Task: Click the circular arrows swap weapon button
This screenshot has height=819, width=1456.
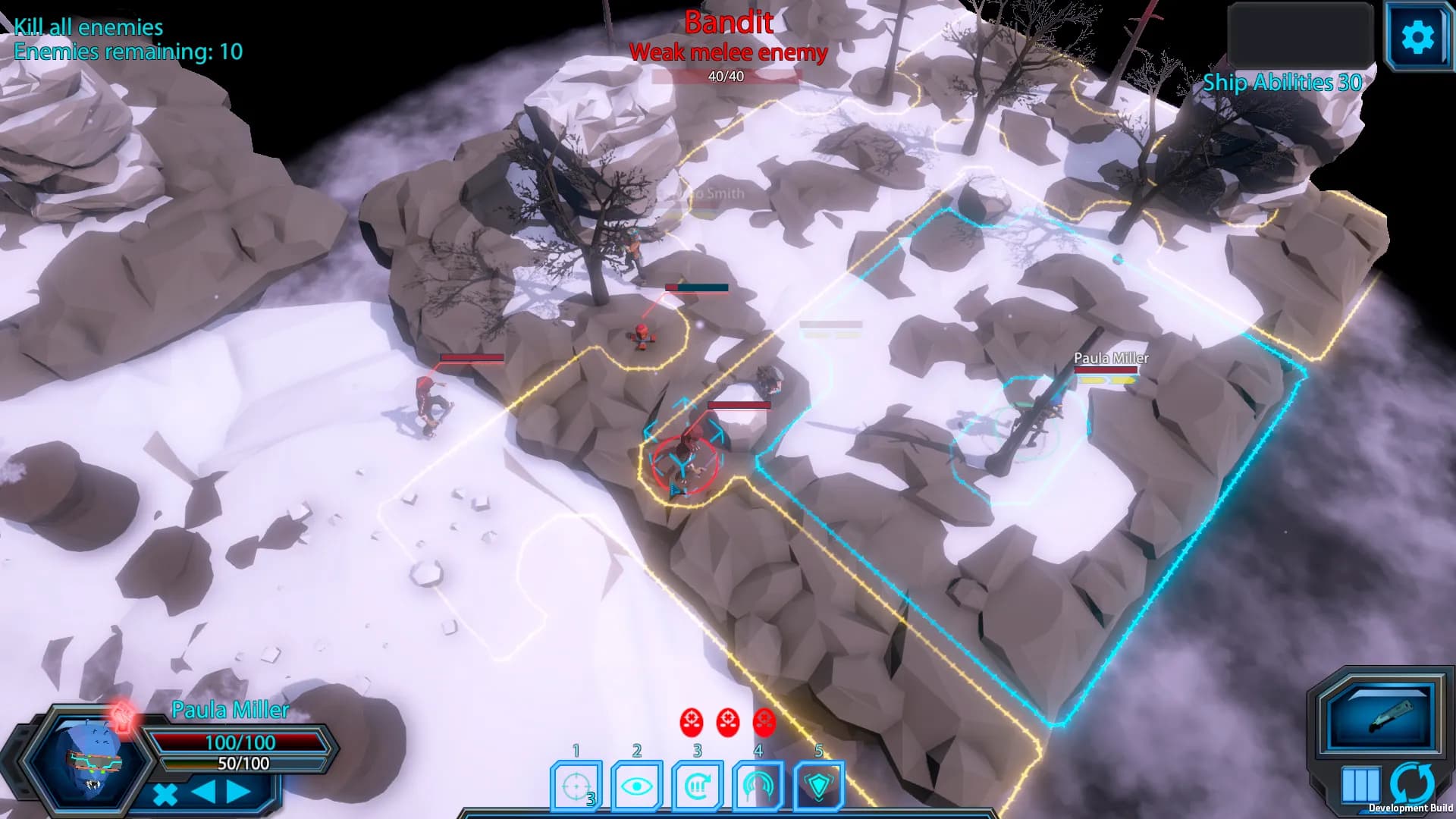Action: (x=1412, y=783)
